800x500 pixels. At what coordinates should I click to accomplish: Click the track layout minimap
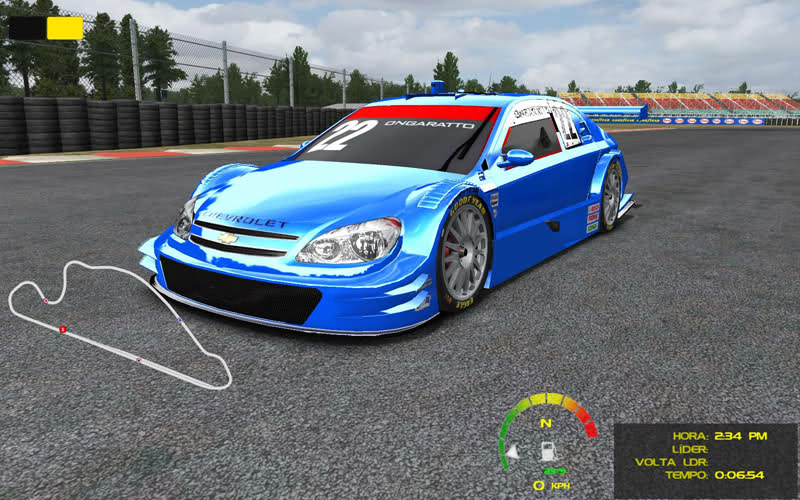[118, 325]
